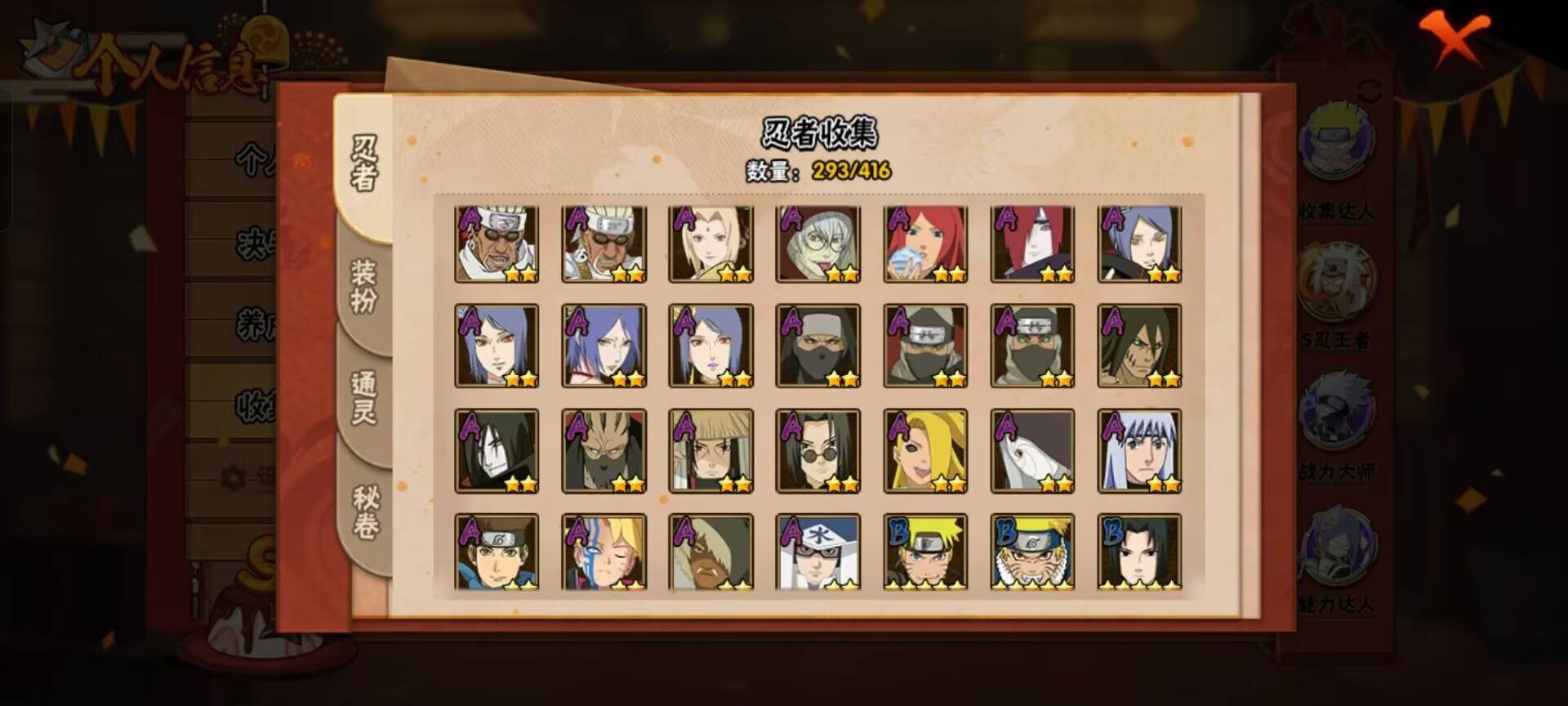
Task: Select the red-haired Nagato portrait
Action: (1032, 244)
